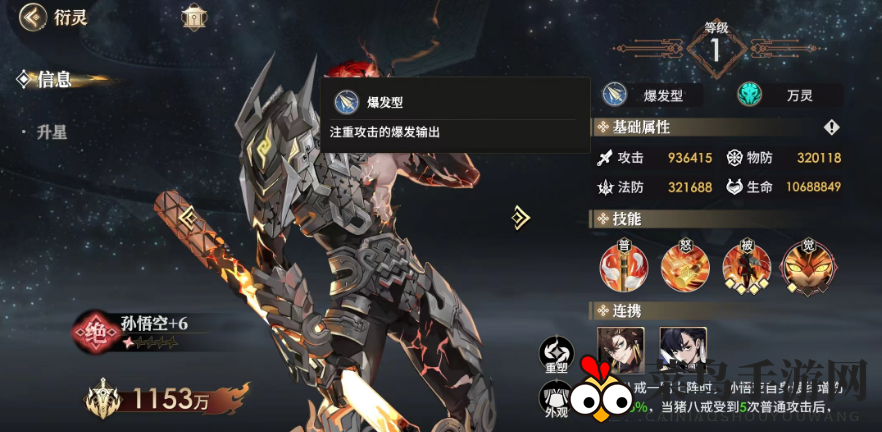Open the home lantern icon at top
Viewport: 882px width, 432px height.
click(x=193, y=17)
